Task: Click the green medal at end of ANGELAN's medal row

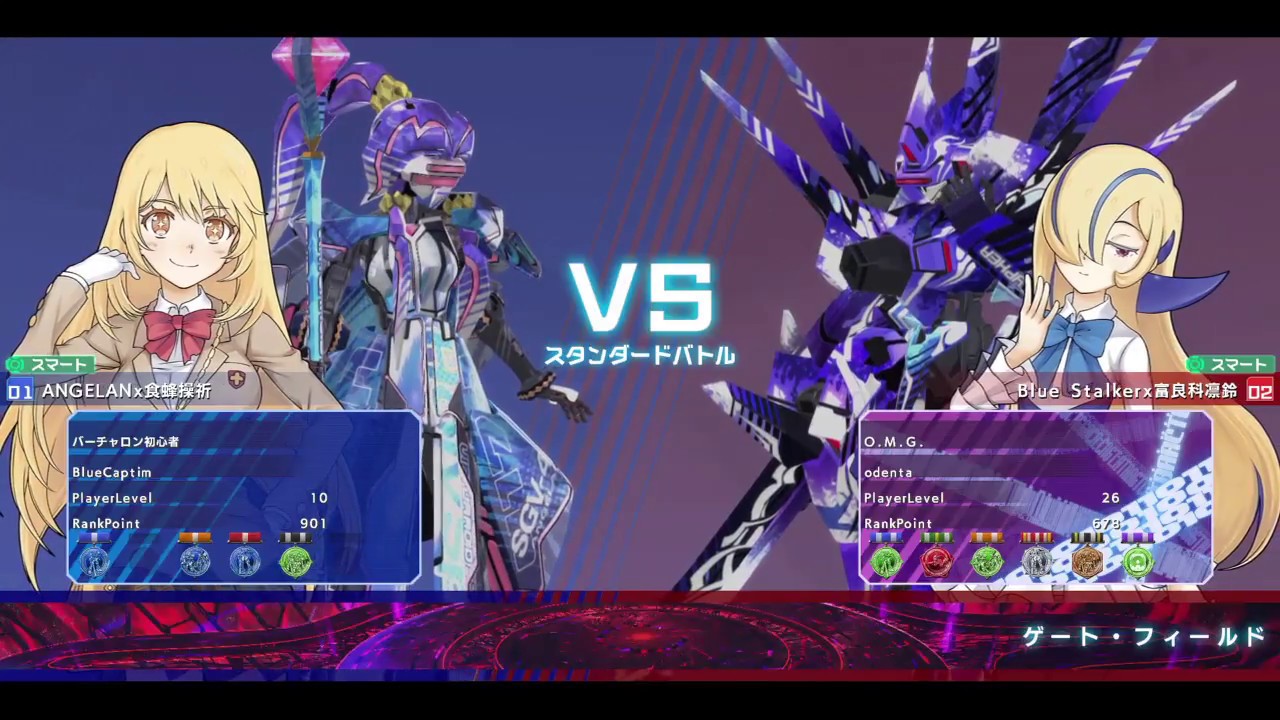Action: [294, 561]
